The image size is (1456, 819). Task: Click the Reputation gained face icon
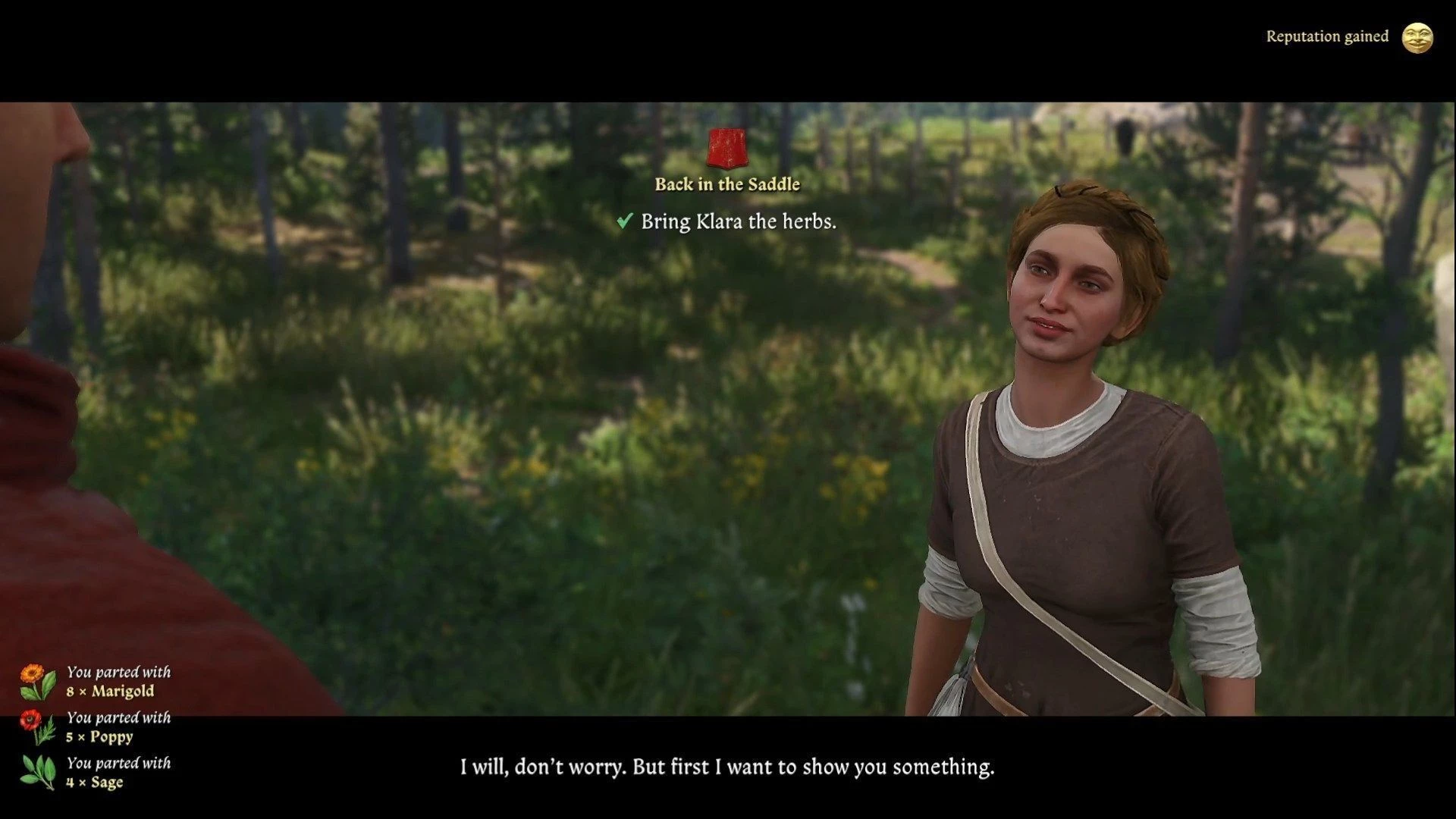point(1417,37)
